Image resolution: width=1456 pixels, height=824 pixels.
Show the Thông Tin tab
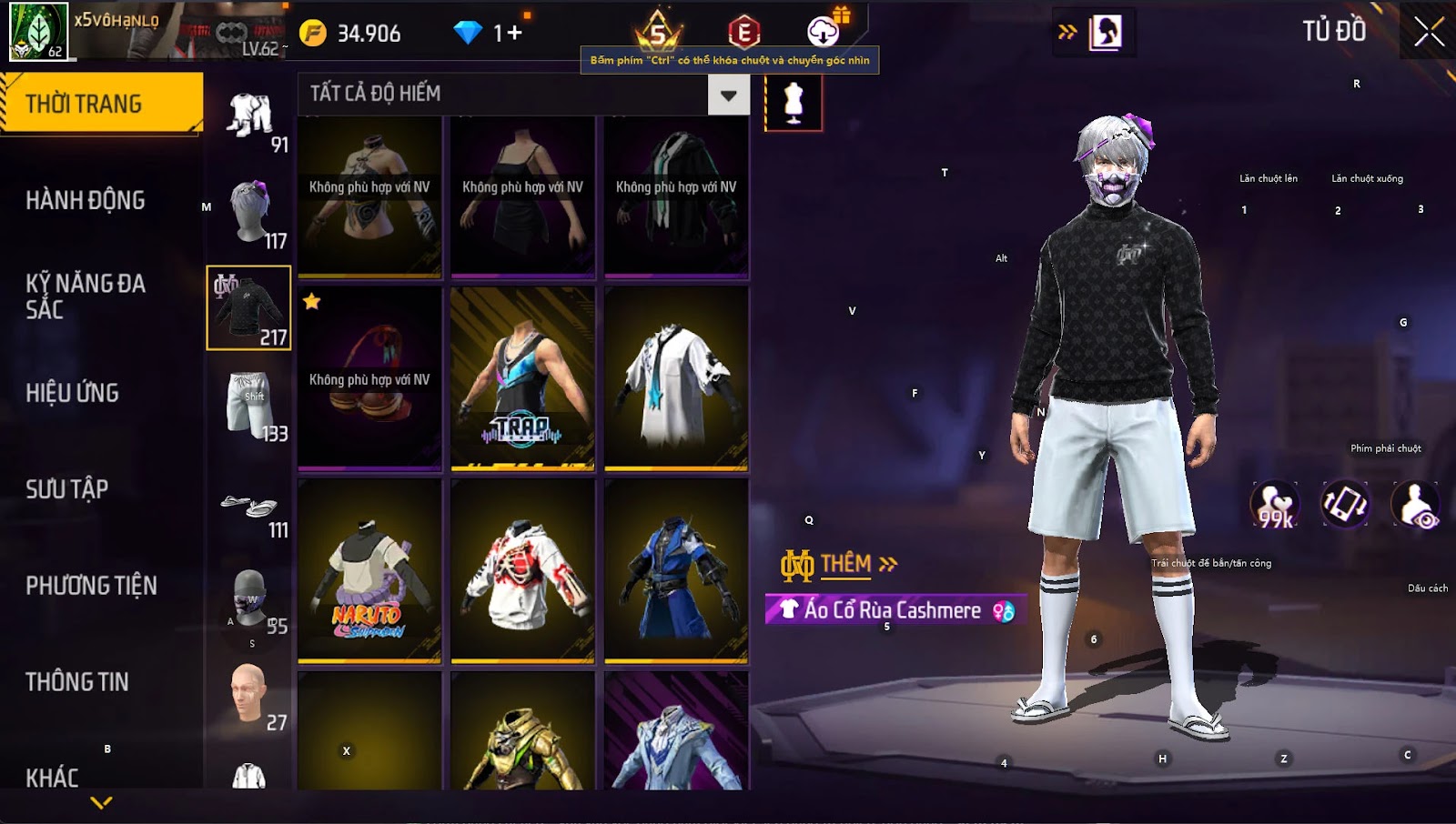click(x=77, y=682)
